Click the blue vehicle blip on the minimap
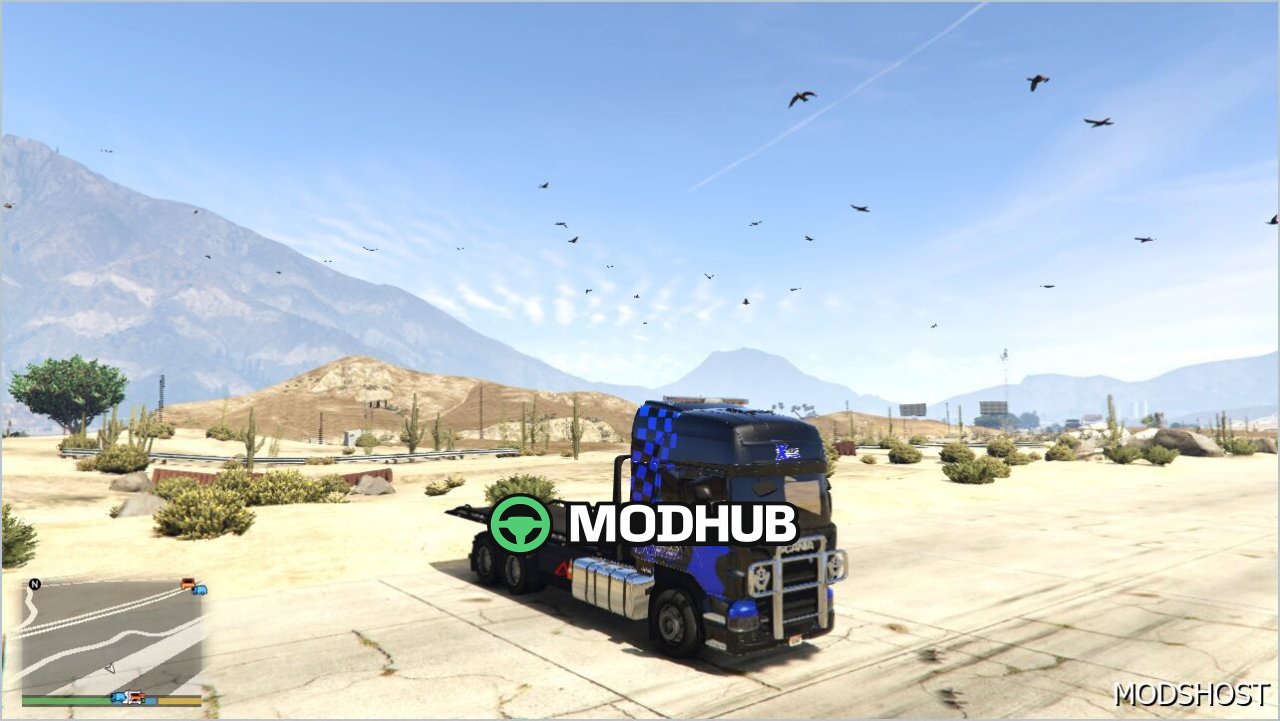Image resolution: width=1280 pixels, height=721 pixels. pyautogui.click(x=200, y=591)
